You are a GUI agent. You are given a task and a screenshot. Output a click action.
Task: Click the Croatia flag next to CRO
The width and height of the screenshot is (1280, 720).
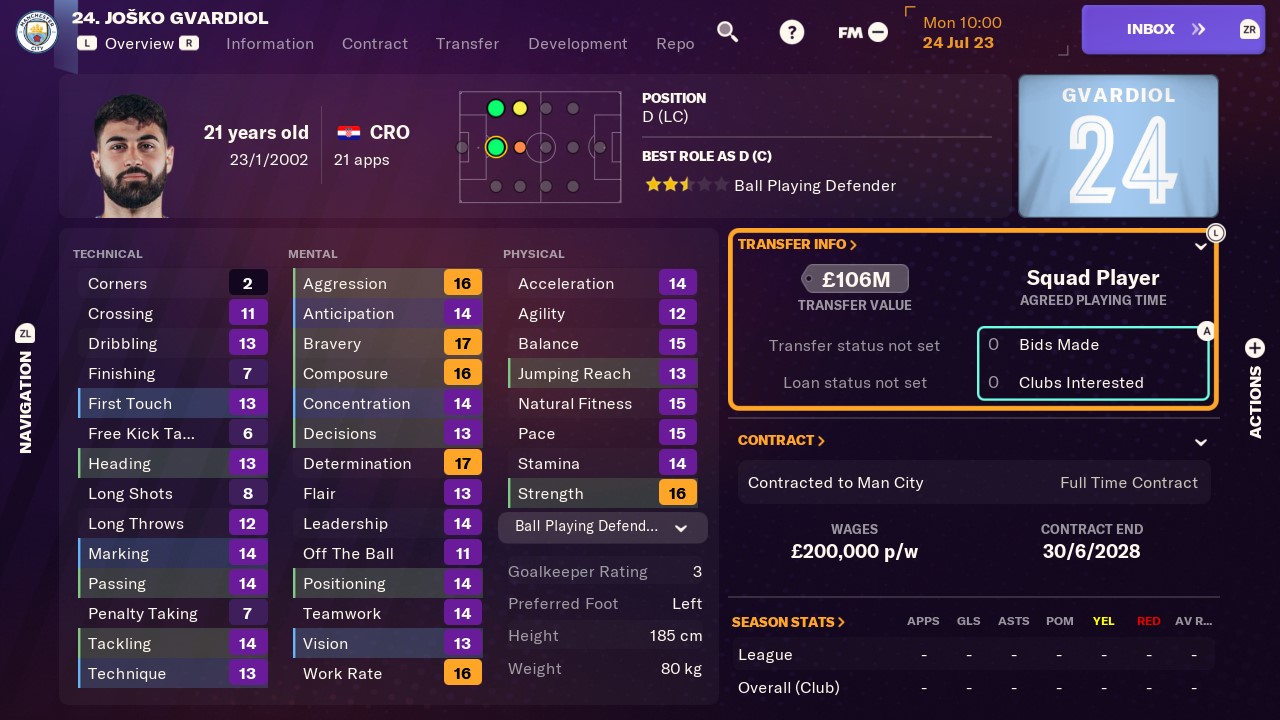pos(347,132)
